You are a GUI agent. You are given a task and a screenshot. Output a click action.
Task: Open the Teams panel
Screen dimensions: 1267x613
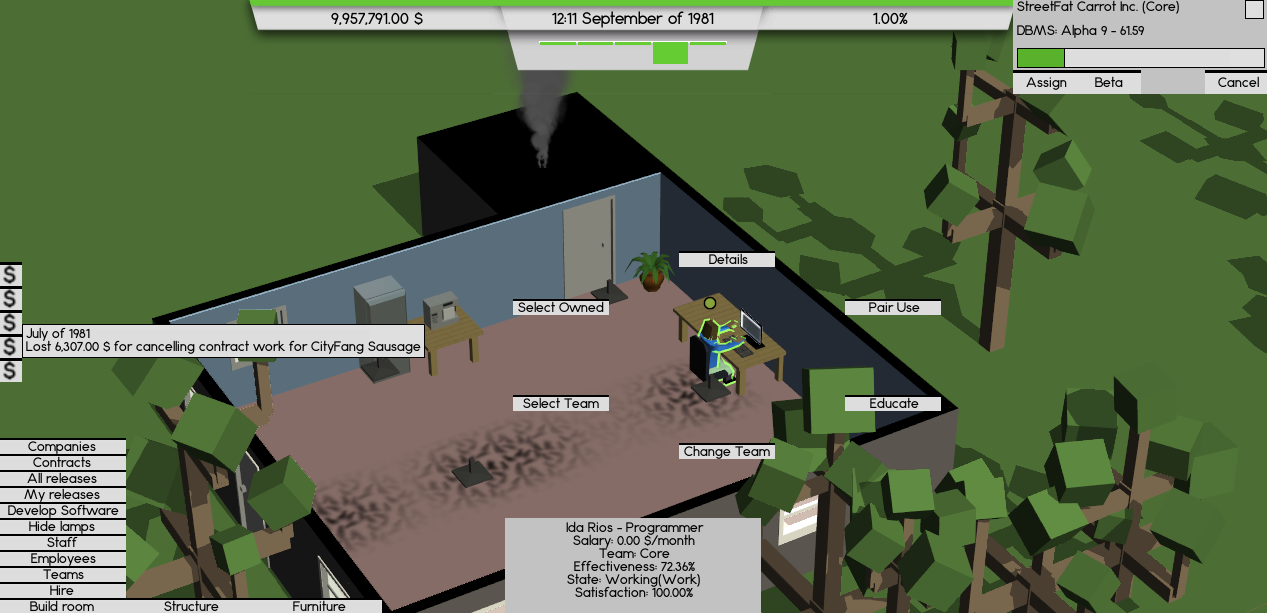62,575
